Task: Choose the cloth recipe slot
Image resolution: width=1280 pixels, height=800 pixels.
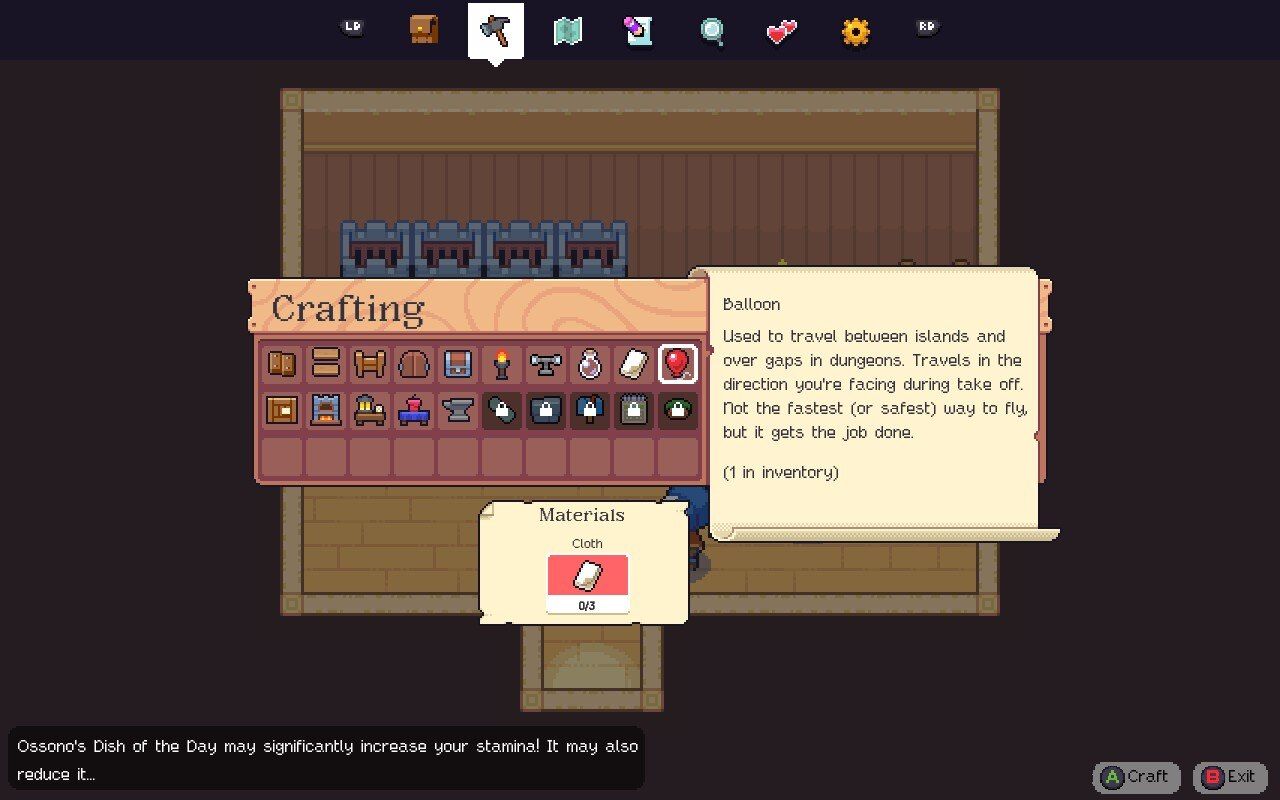Action: click(x=634, y=364)
